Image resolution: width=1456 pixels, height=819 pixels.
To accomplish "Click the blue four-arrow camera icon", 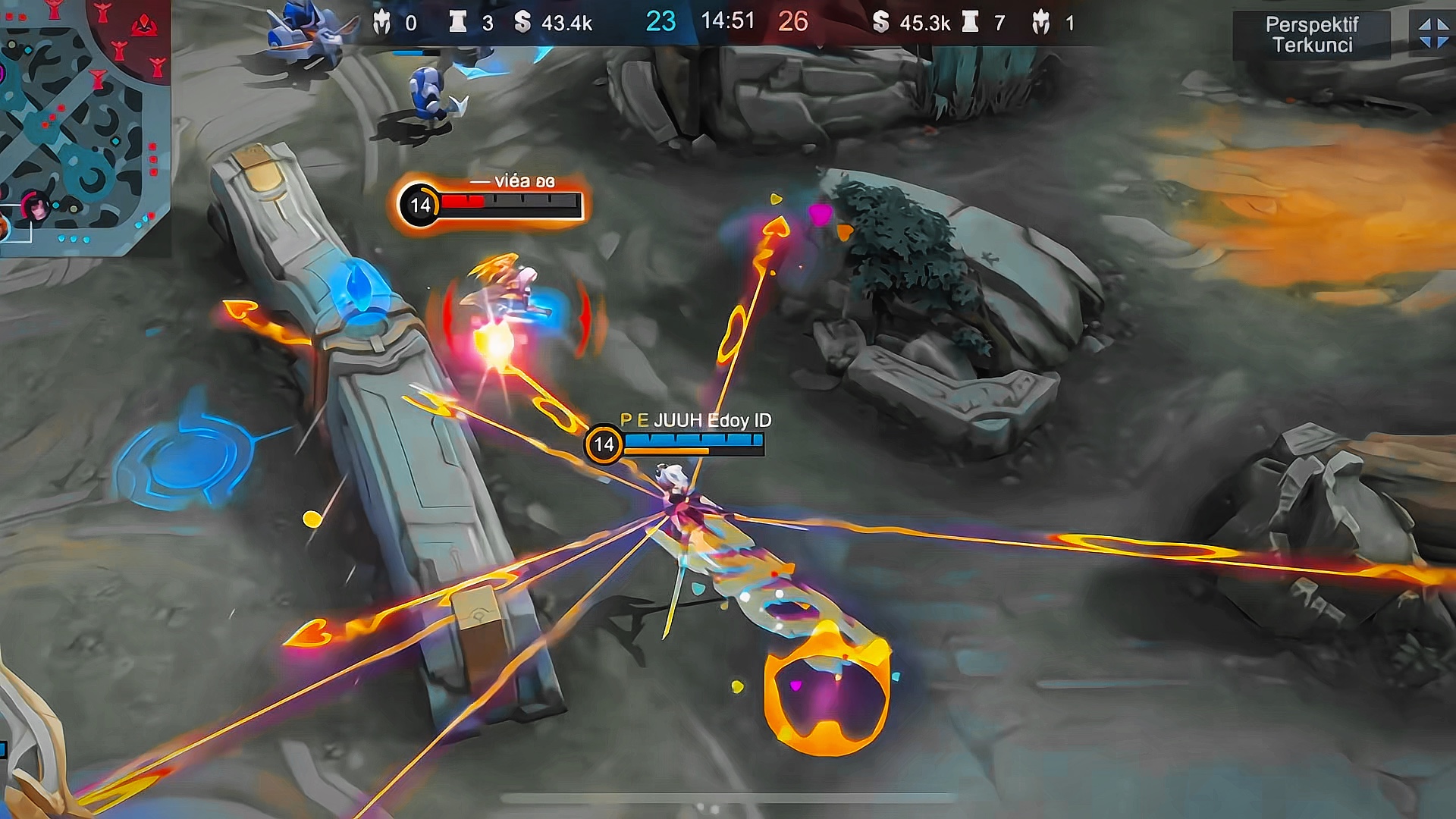I will tap(1433, 33).
